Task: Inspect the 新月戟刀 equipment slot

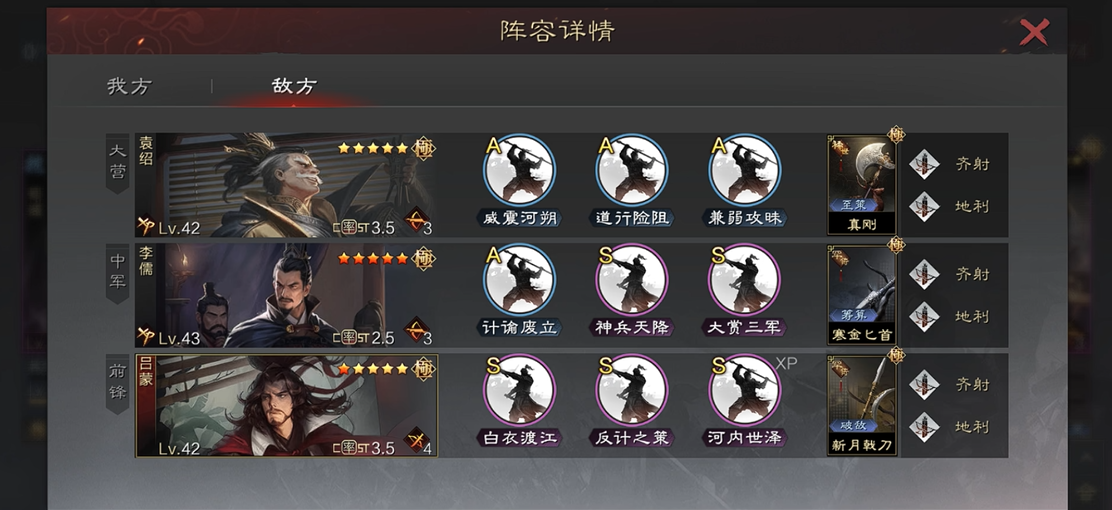Action: pyautogui.click(x=861, y=405)
